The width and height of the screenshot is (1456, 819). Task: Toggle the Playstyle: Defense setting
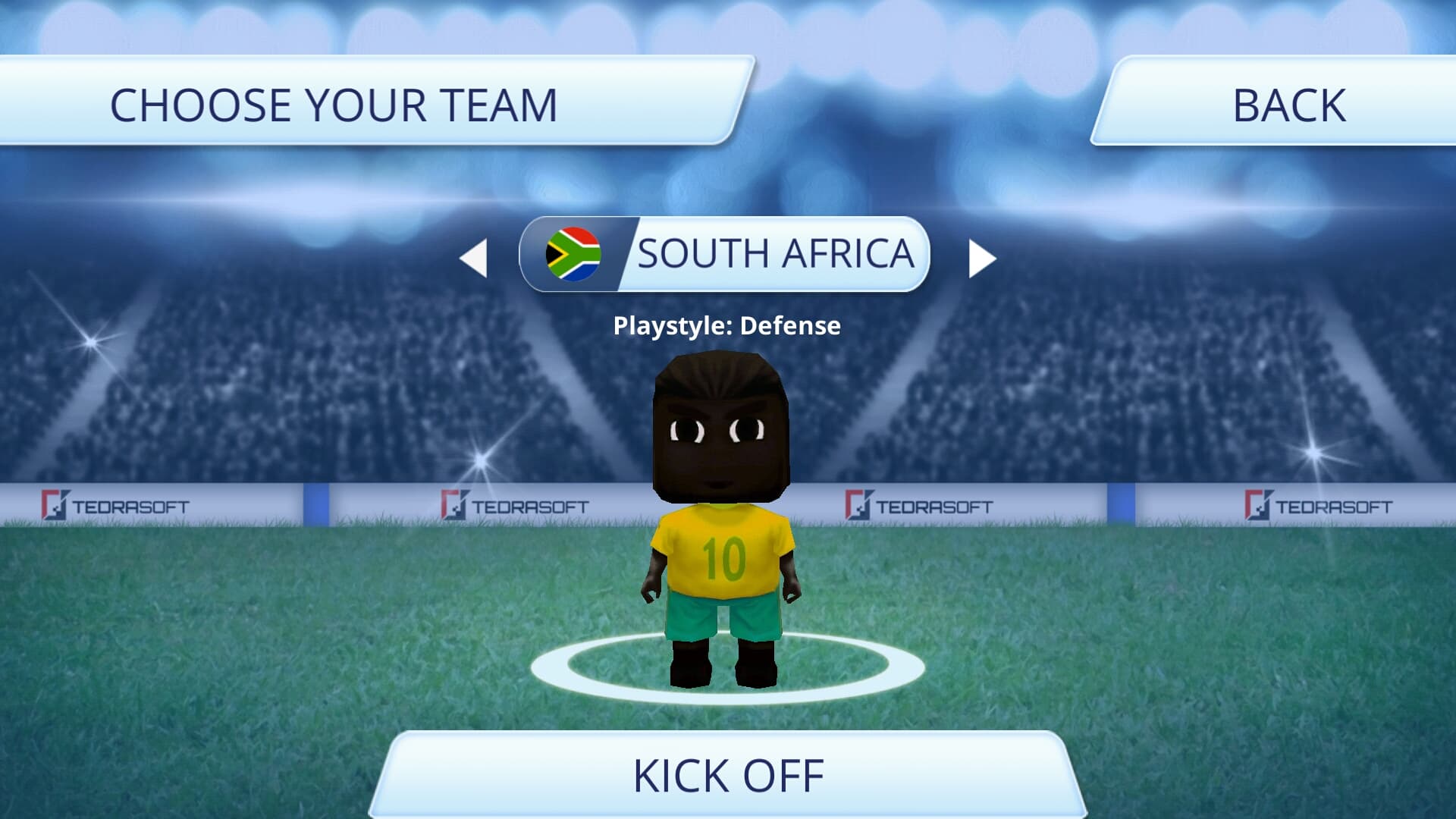726,326
